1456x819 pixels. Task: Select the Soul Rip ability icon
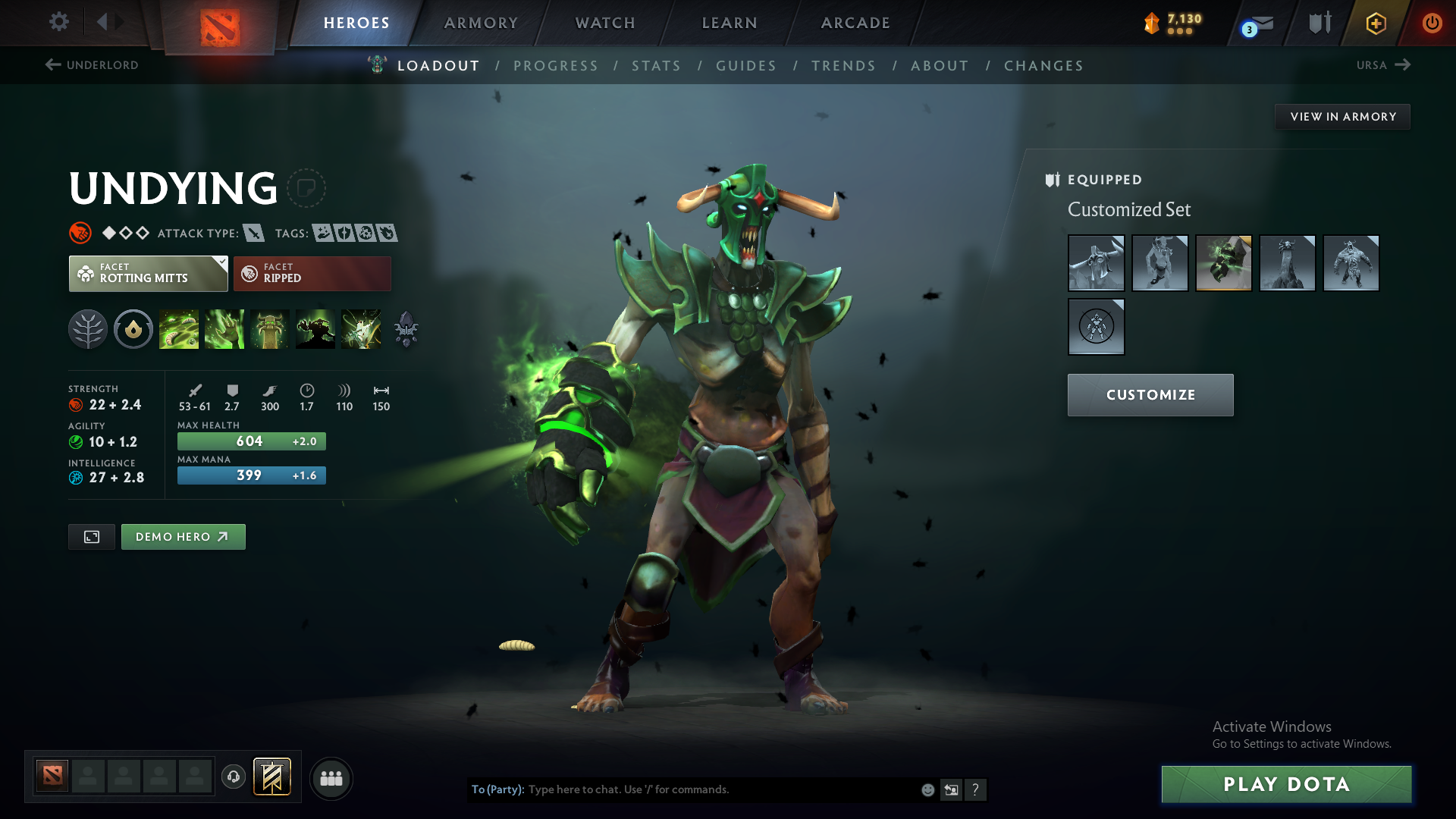point(224,328)
